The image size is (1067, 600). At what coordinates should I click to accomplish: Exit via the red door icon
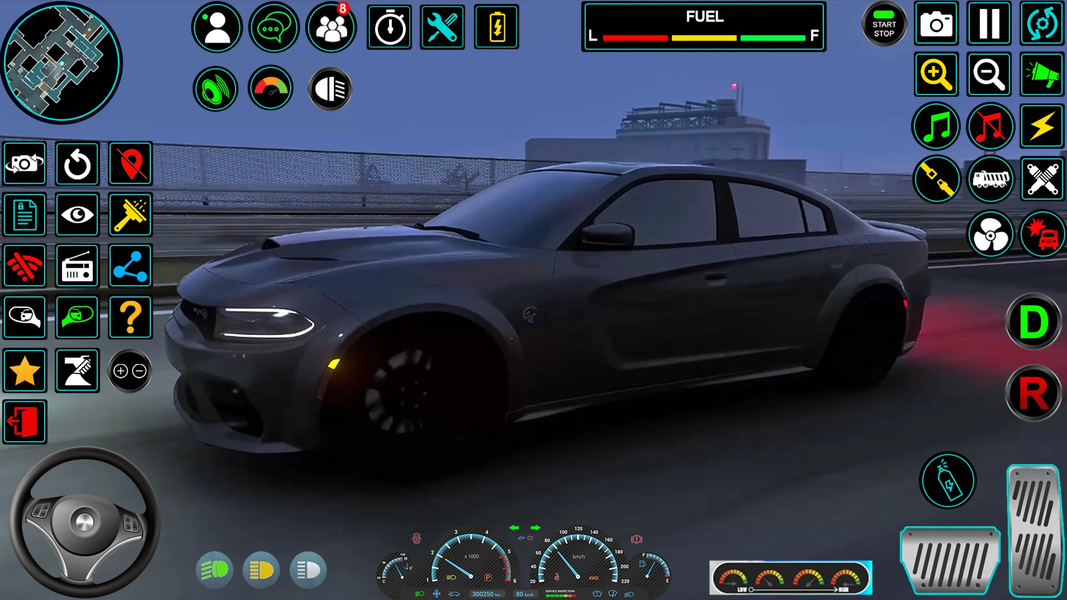coord(25,422)
